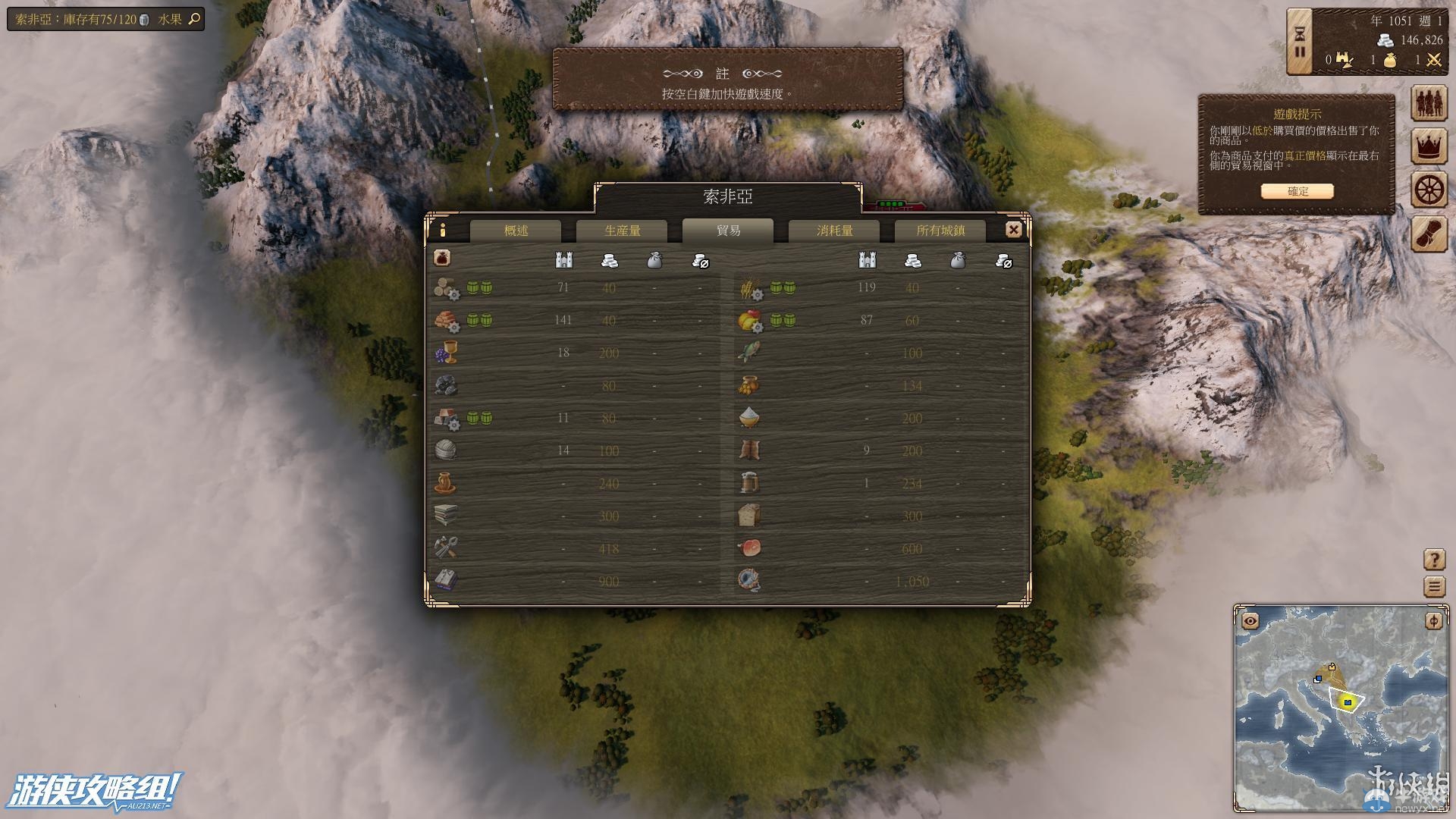
Task: Click the magnifier on the fruit stock notice
Action: coord(194,19)
